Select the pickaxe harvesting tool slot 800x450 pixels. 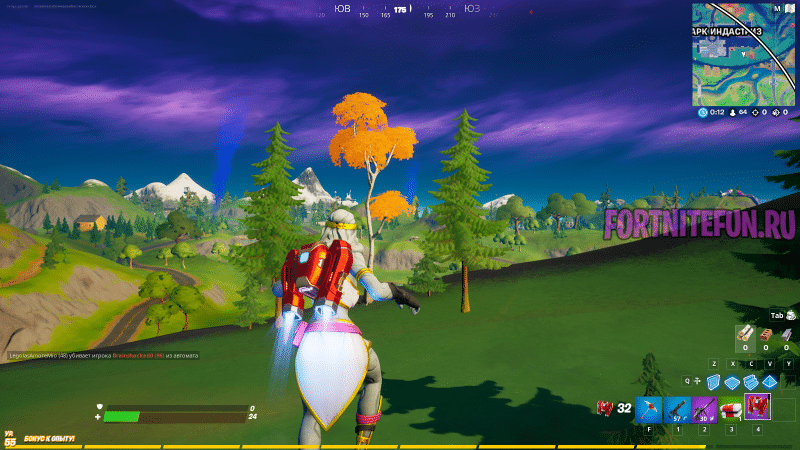click(x=650, y=408)
